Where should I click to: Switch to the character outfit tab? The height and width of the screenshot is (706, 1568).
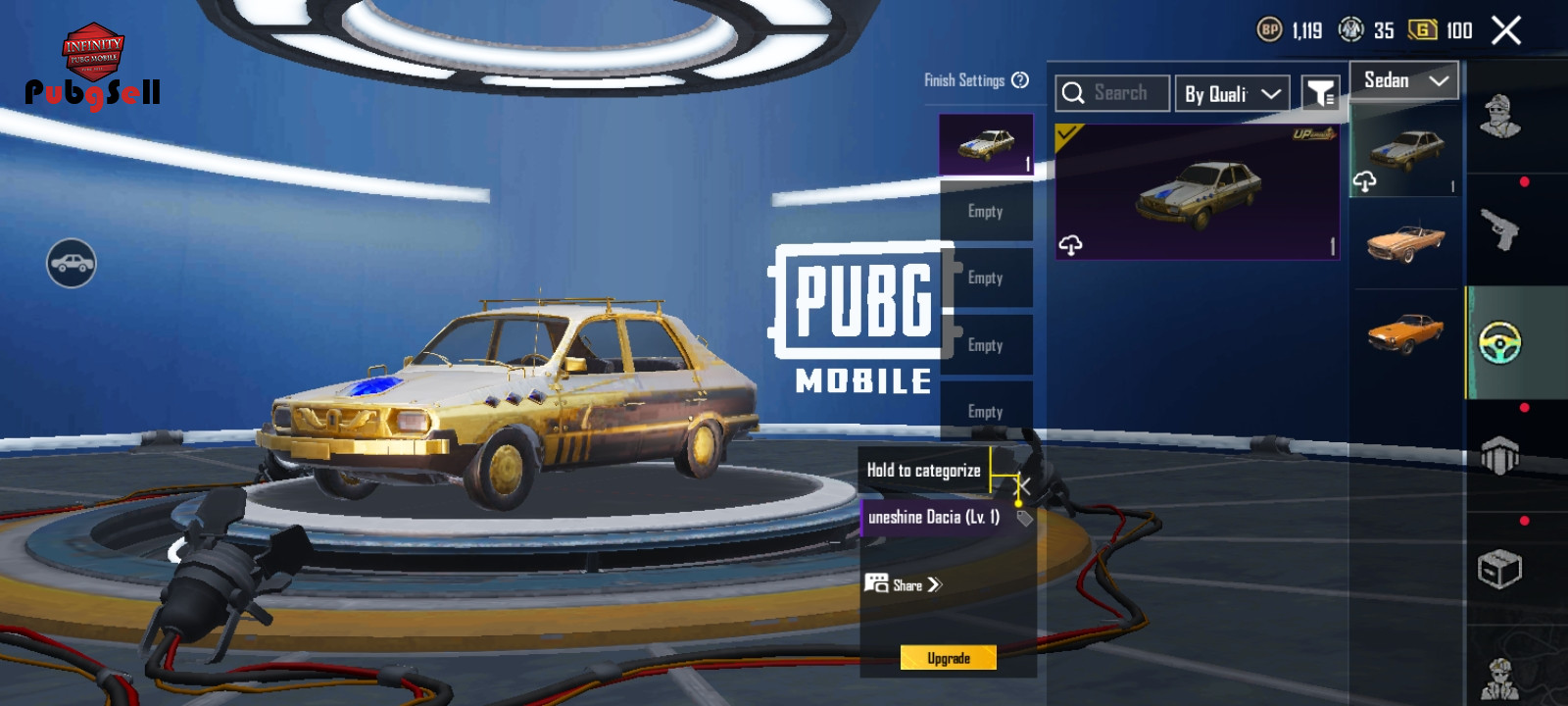coord(1499,117)
